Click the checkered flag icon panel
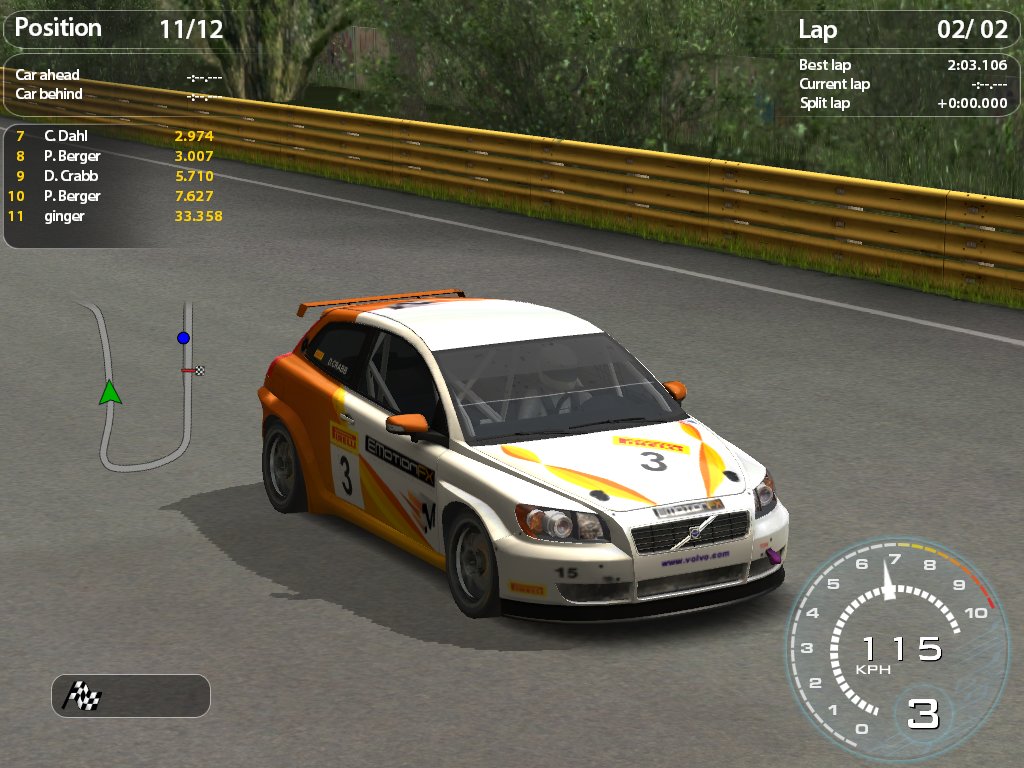1024x768 pixels. click(83, 695)
